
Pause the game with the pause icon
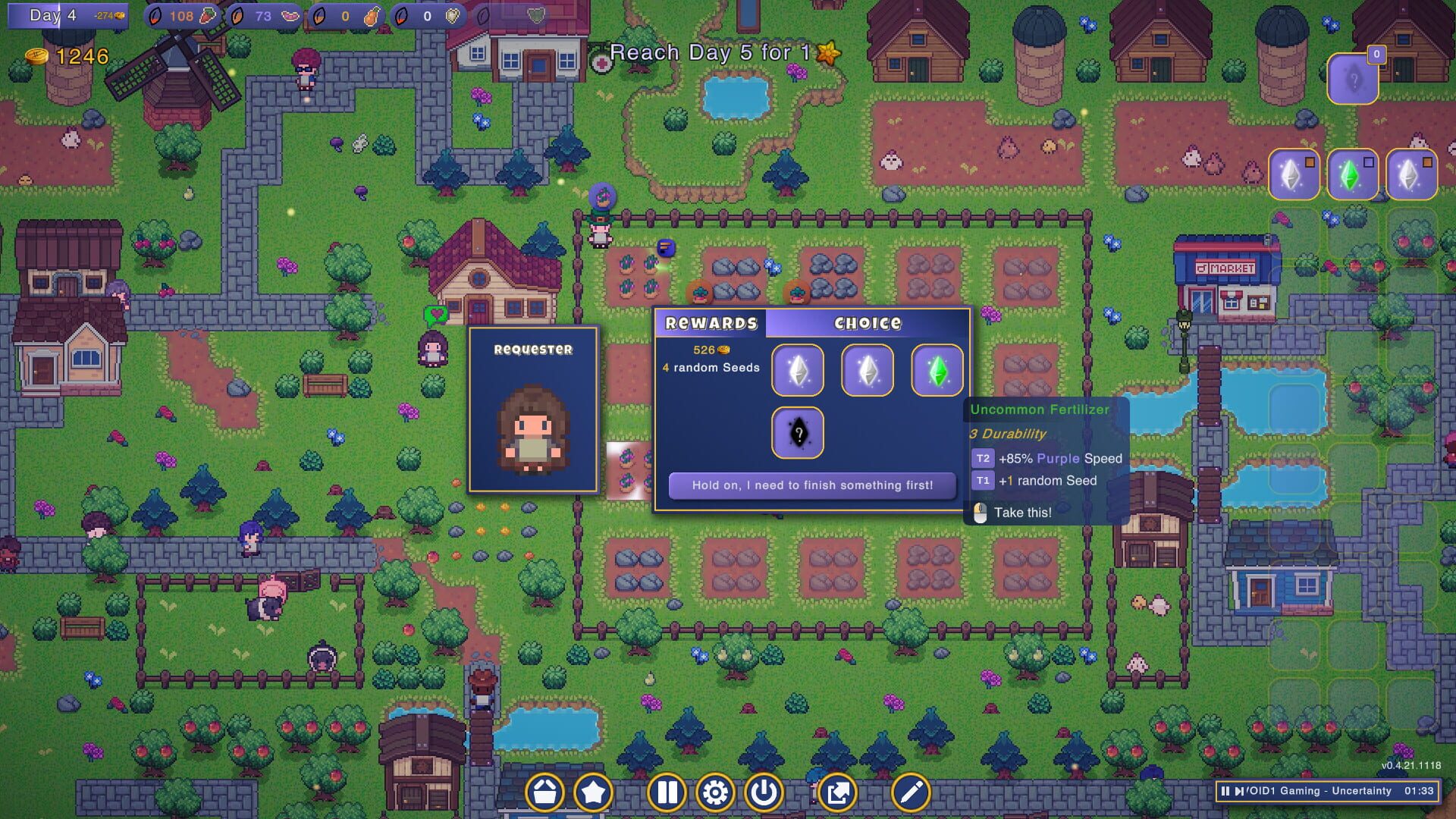pos(667,792)
